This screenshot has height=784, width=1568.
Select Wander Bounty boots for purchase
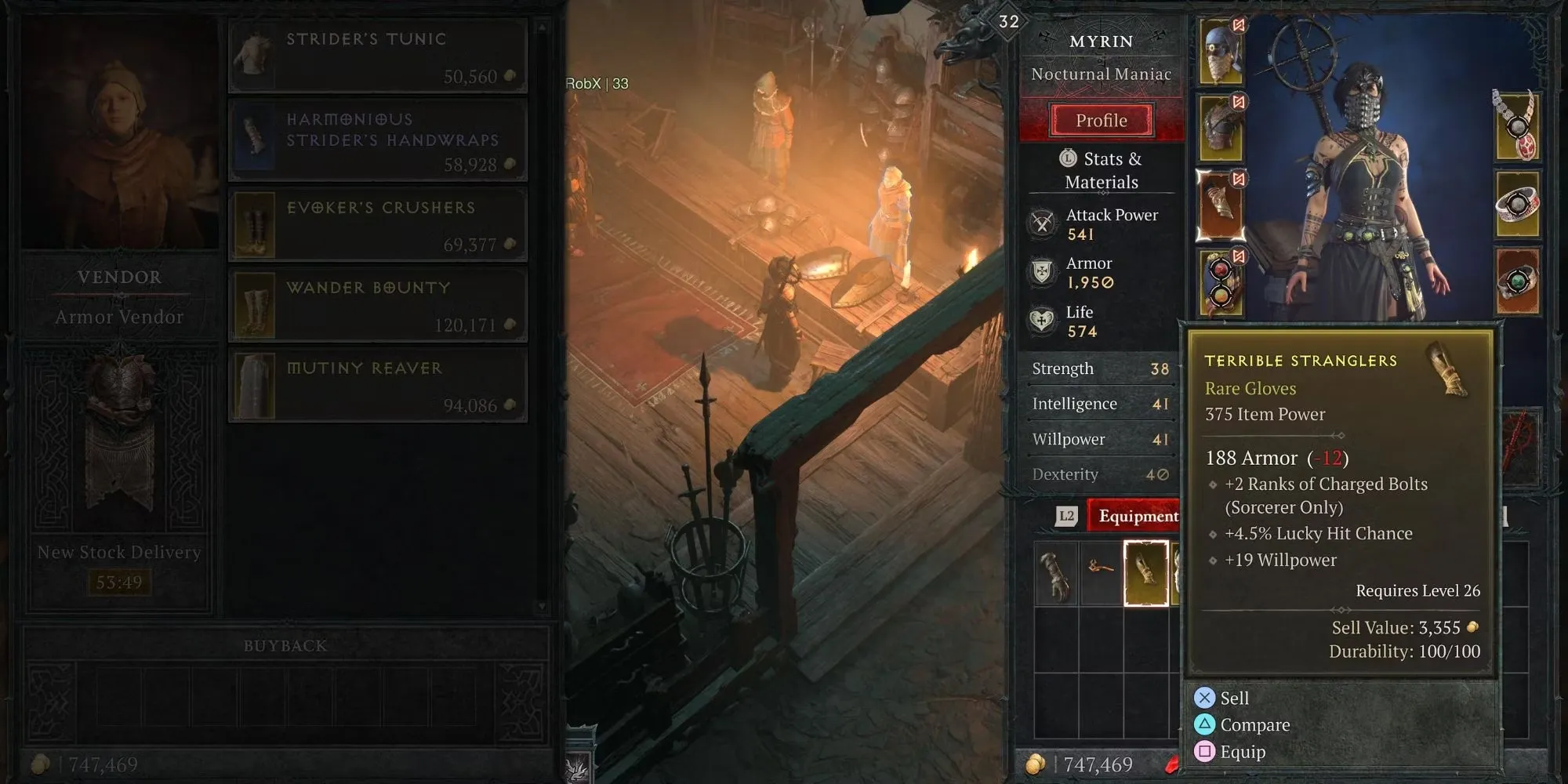pos(378,306)
